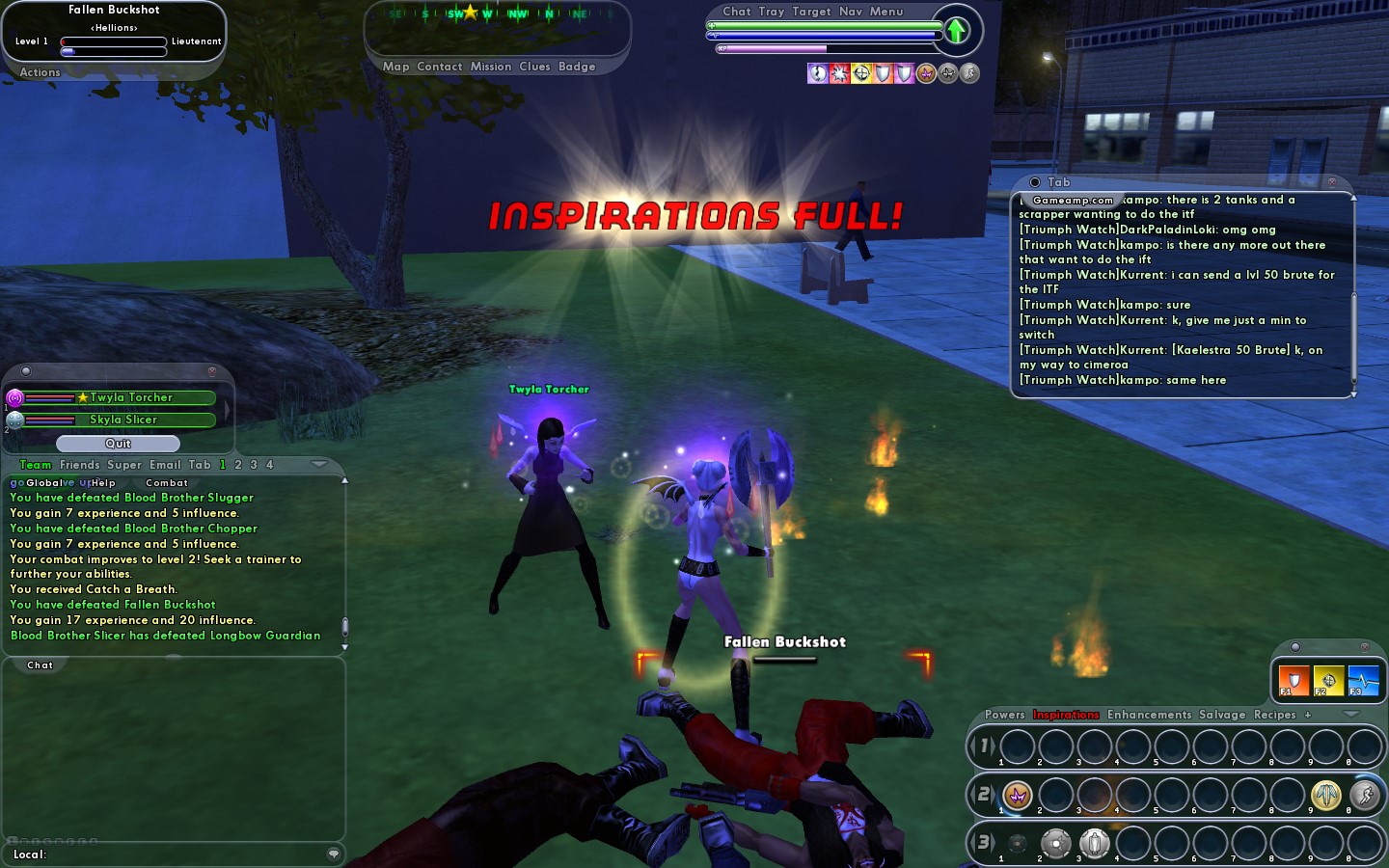Click the green level-up arrow button
Image resolution: width=1389 pixels, height=868 pixels.
956,31
